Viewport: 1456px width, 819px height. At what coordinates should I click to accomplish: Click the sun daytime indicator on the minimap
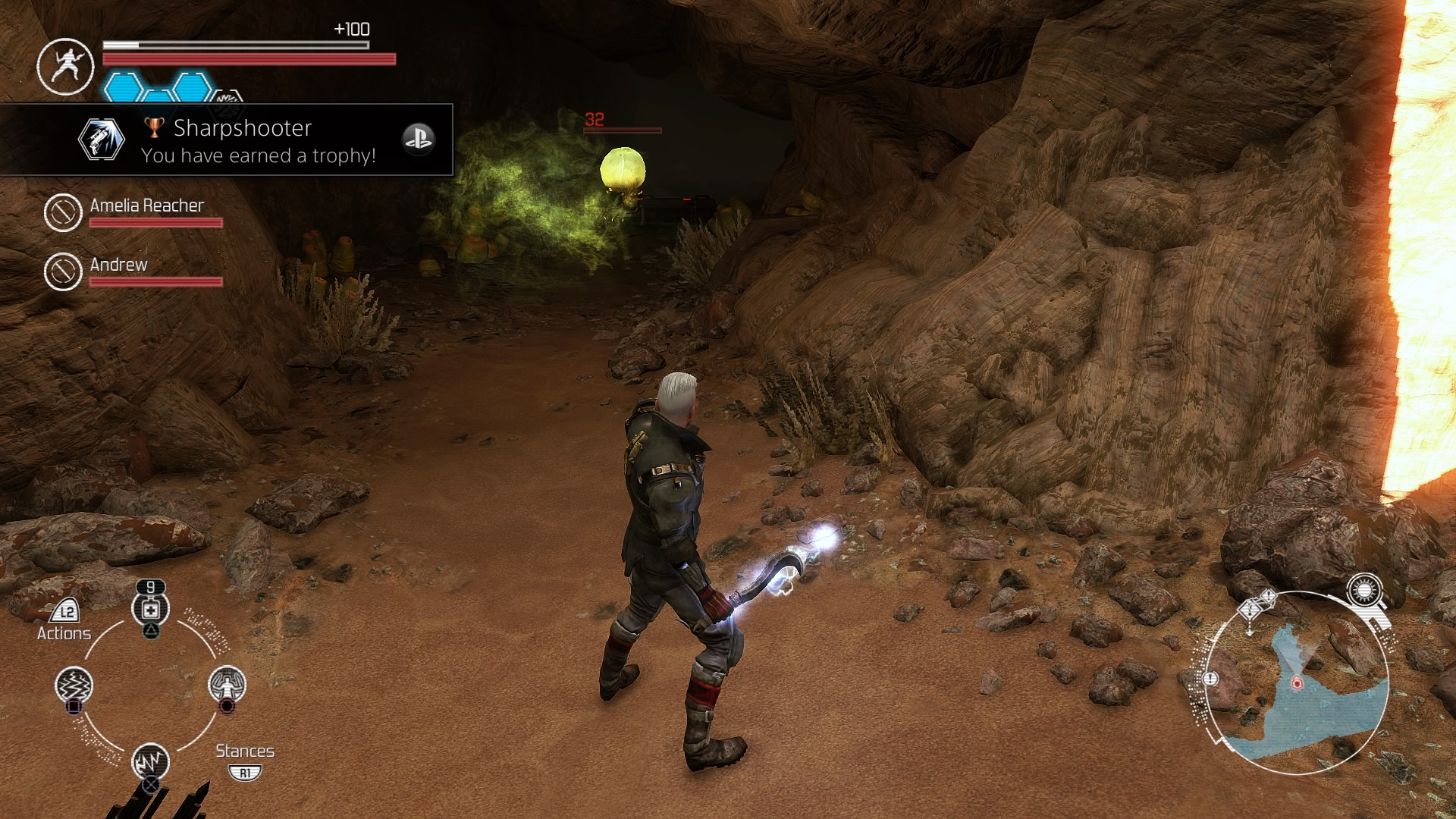click(1365, 590)
